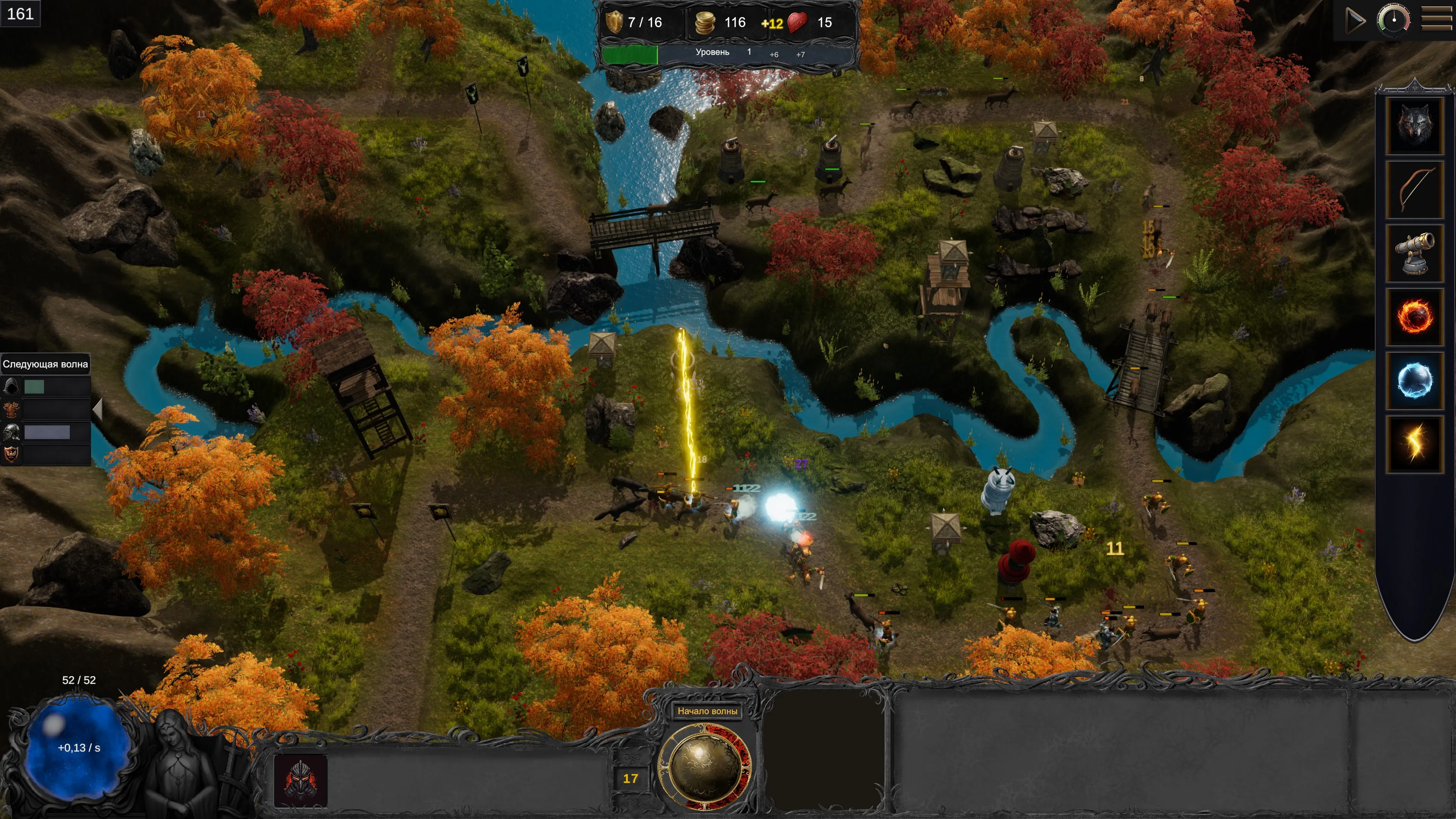
Task: Select the wolf summon icon
Action: (x=1414, y=126)
